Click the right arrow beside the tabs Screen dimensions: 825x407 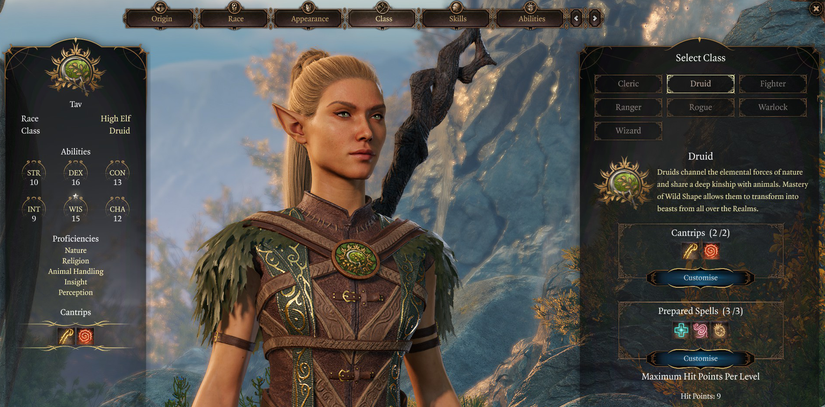[595, 18]
